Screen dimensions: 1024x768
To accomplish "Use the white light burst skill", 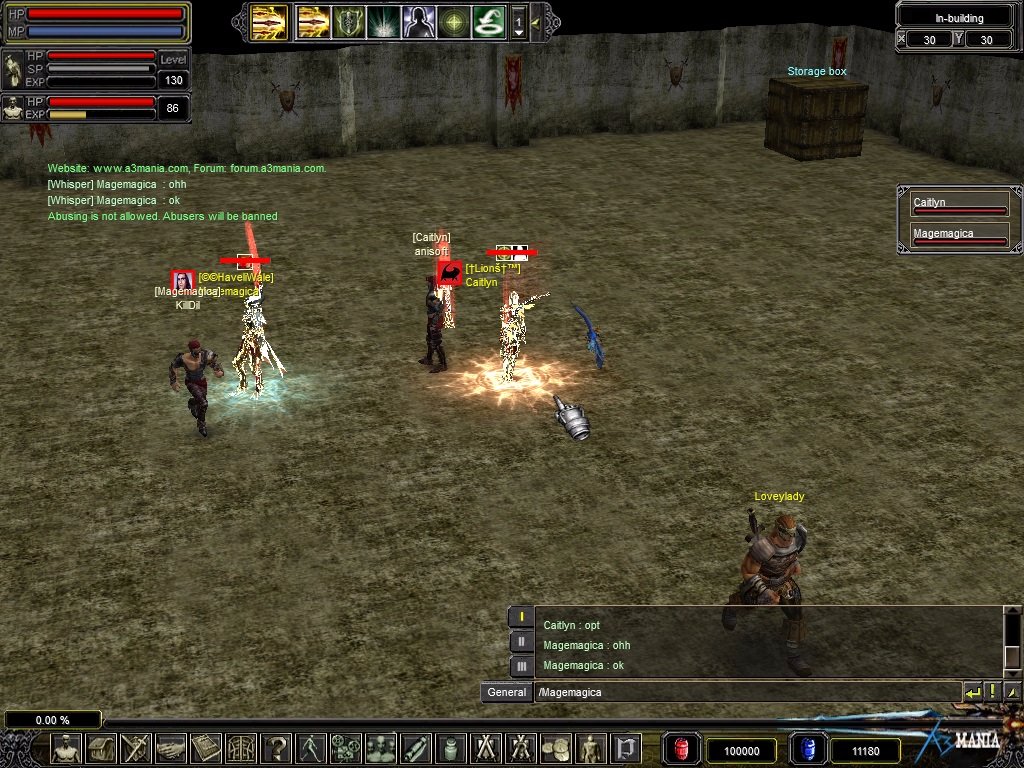I will click(383, 21).
